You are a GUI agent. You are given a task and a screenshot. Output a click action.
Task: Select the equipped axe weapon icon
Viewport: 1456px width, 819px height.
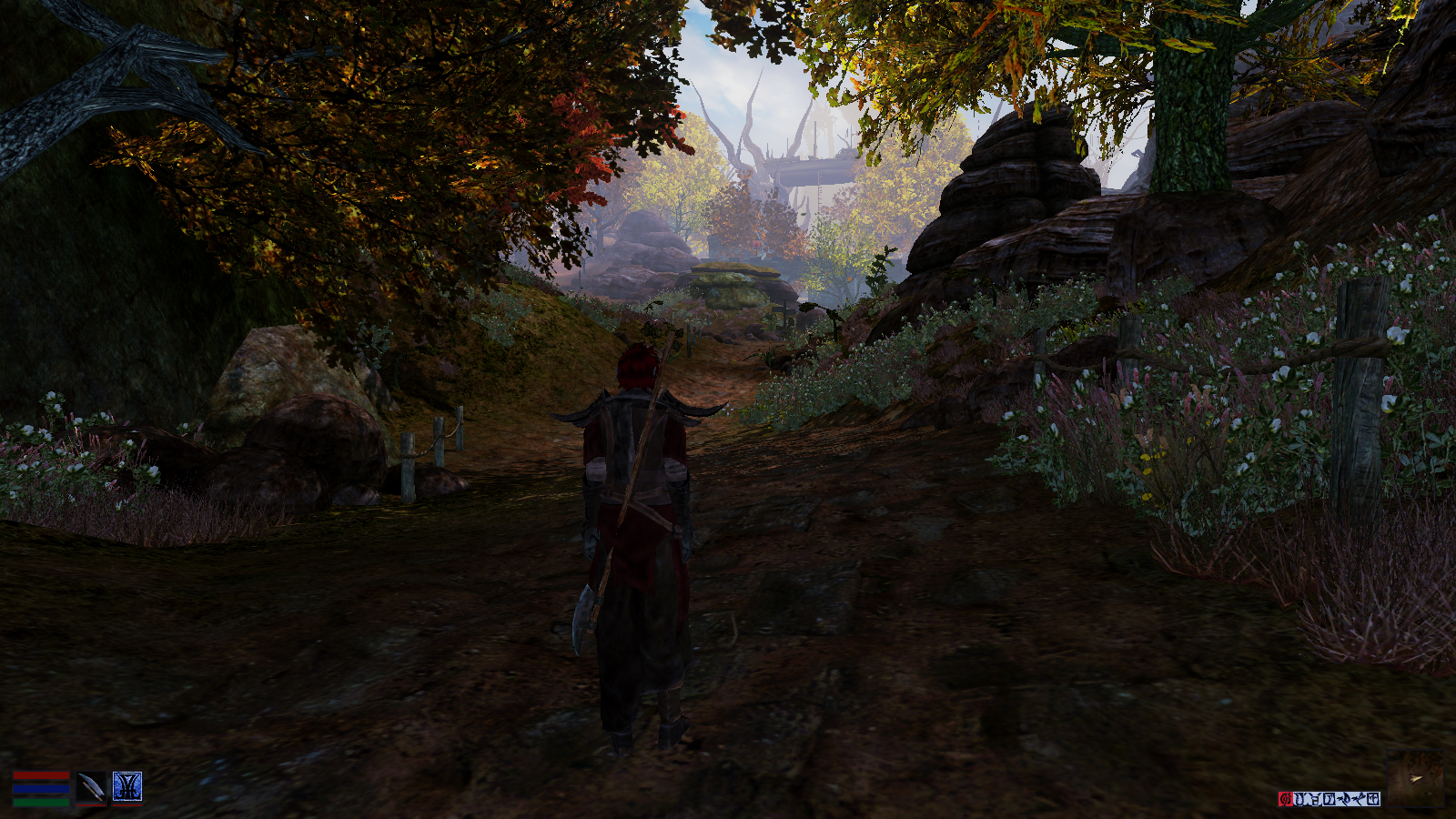coord(90,787)
